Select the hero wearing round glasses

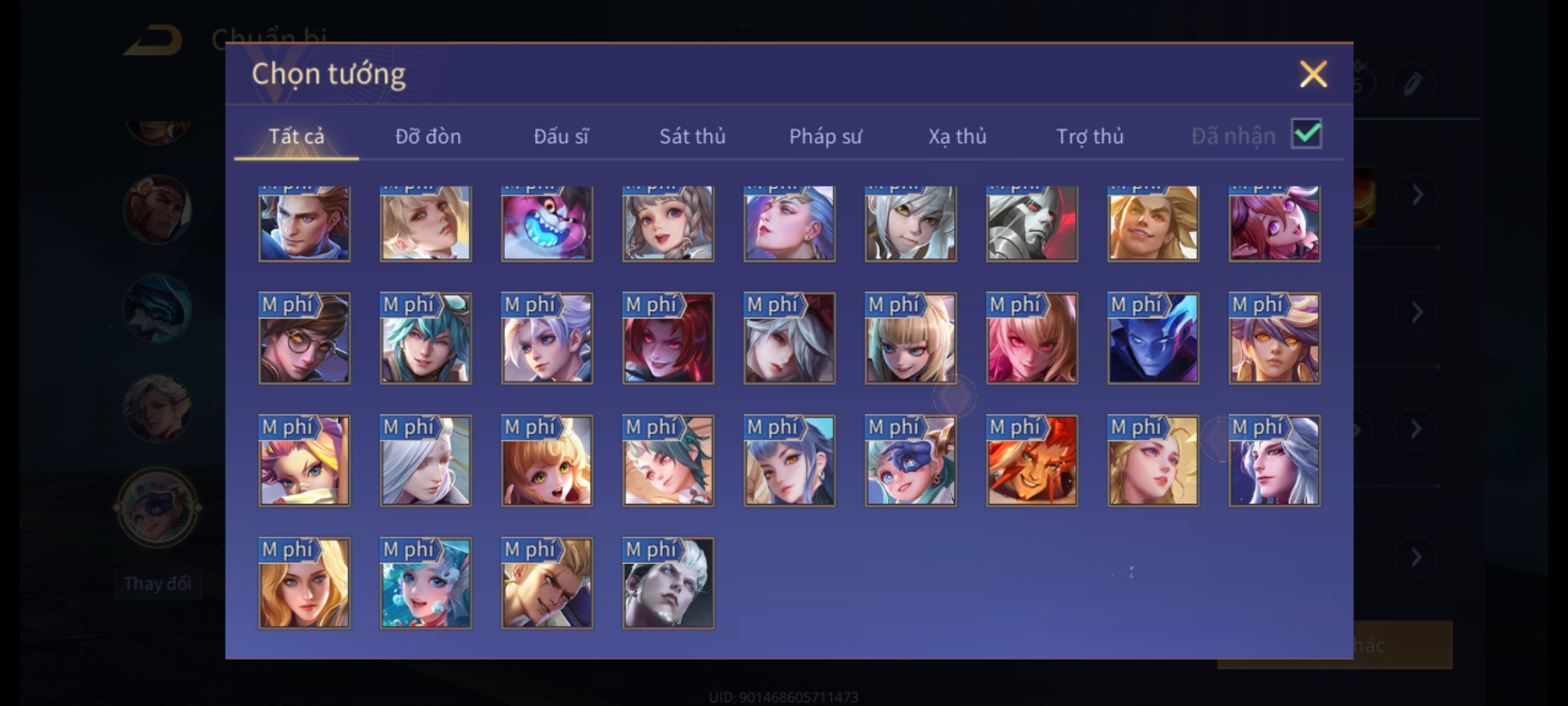(304, 338)
